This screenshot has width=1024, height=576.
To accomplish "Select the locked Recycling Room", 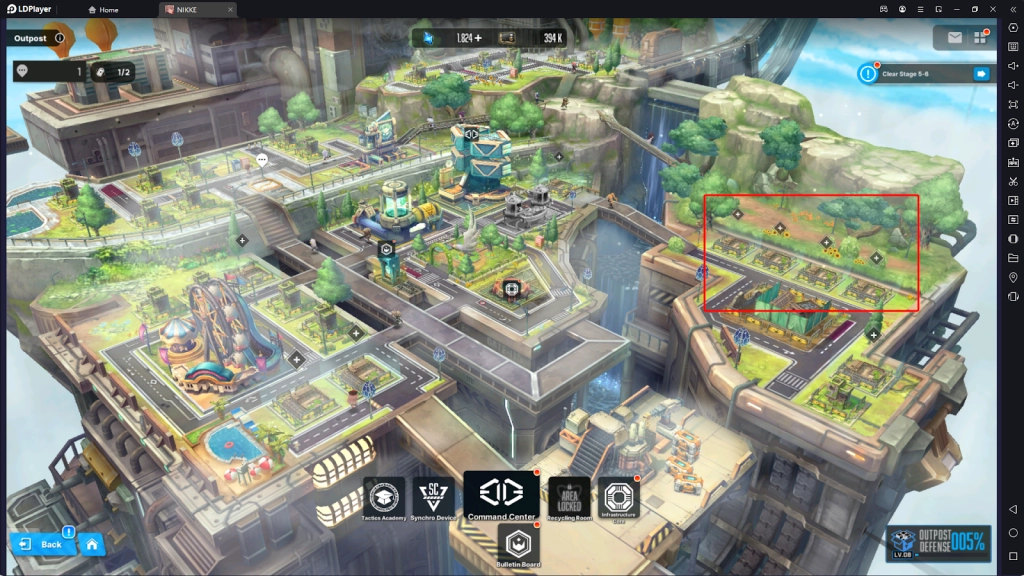I will [x=569, y=498].
